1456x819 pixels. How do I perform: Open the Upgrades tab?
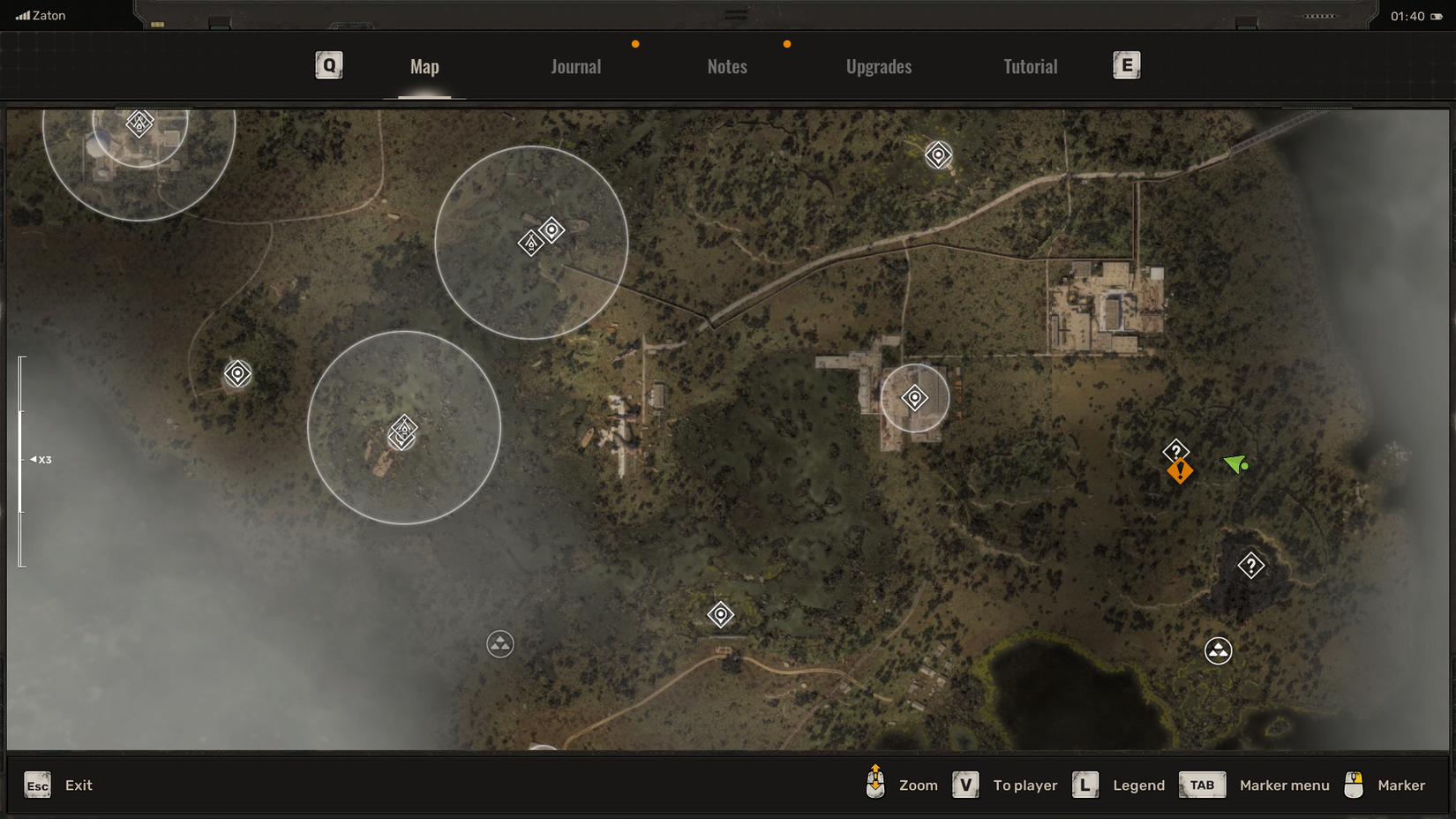coord(878,66)
